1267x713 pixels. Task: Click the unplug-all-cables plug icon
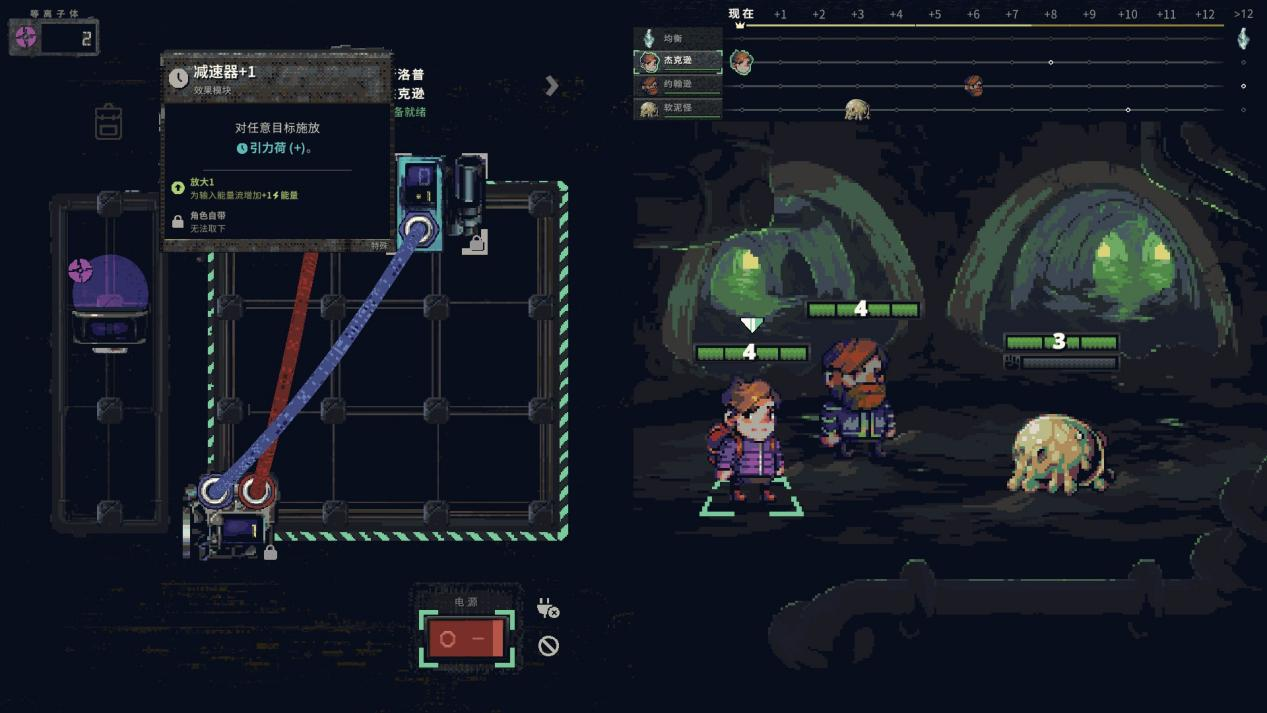[547, 607]
